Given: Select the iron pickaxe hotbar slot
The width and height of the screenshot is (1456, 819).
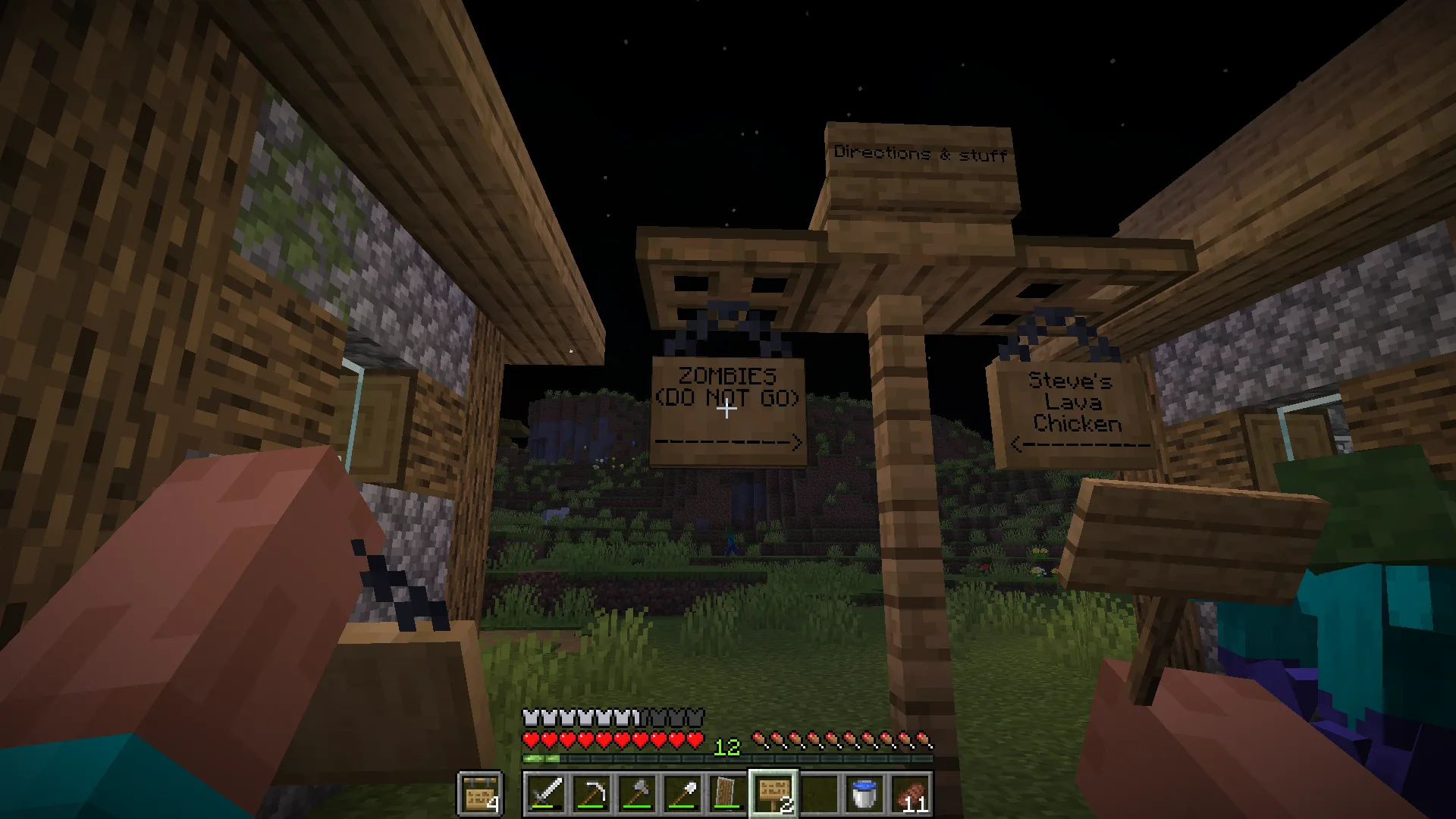Looking at the screenshot, I should pos(591,794).
